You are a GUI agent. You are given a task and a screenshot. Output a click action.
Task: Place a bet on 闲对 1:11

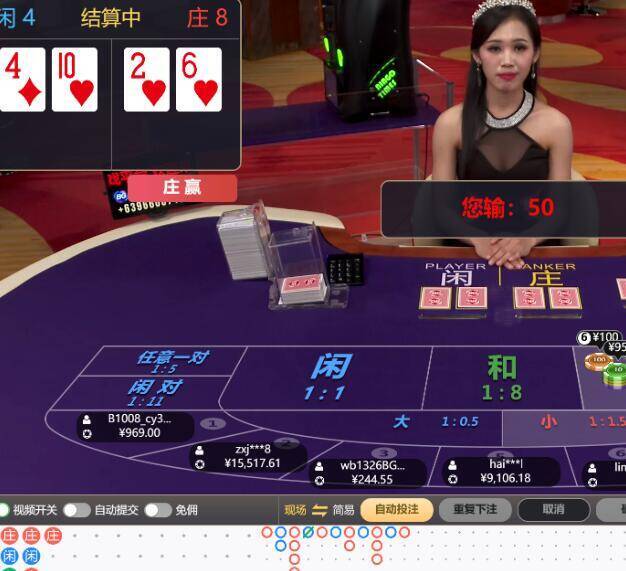pyautogui.click(x=156, y=392)
